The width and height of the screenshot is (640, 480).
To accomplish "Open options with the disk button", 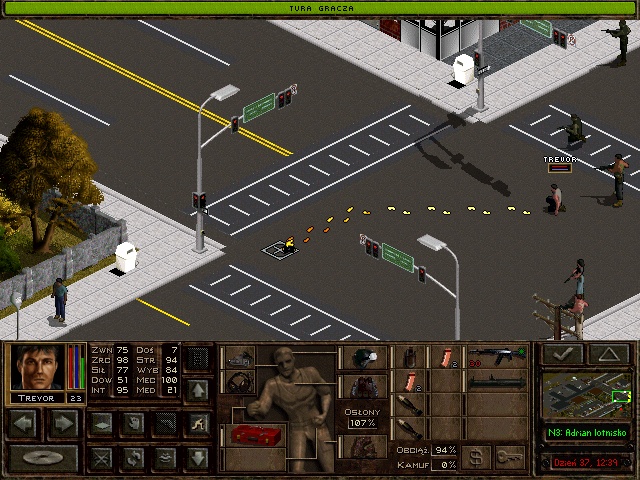I will coord(43,458).
